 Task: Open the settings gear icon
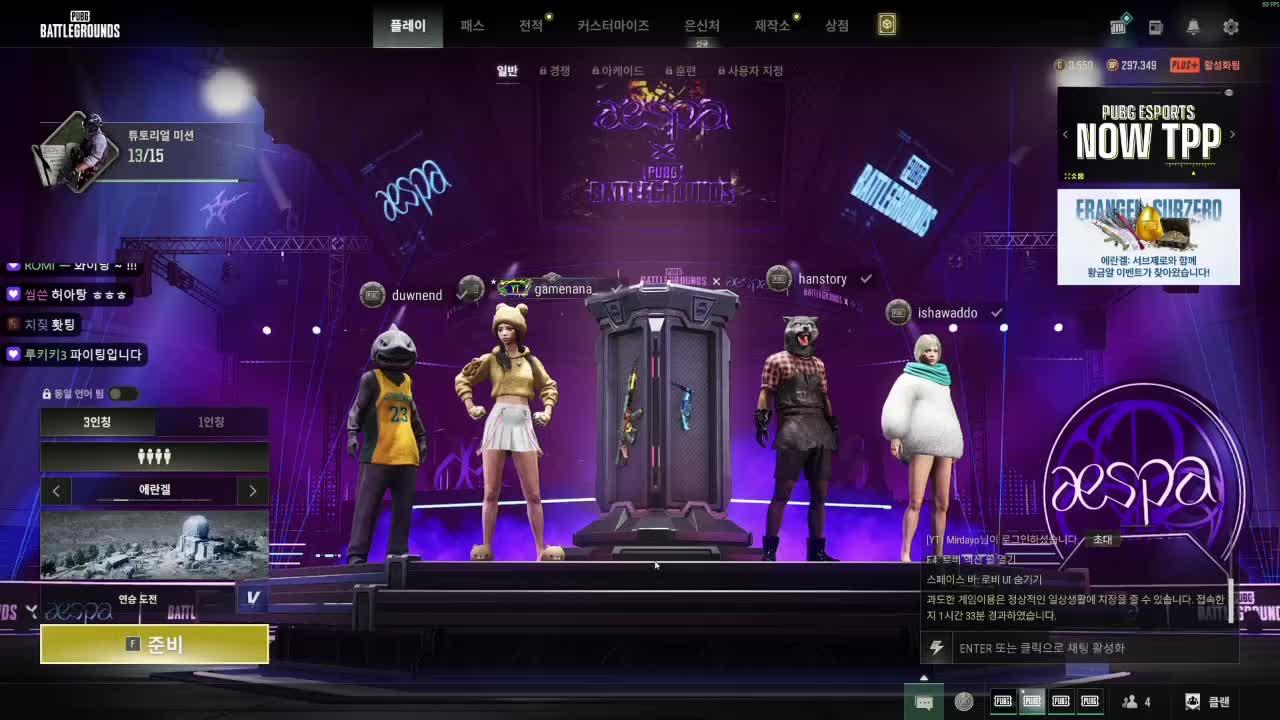(1230, 27)
